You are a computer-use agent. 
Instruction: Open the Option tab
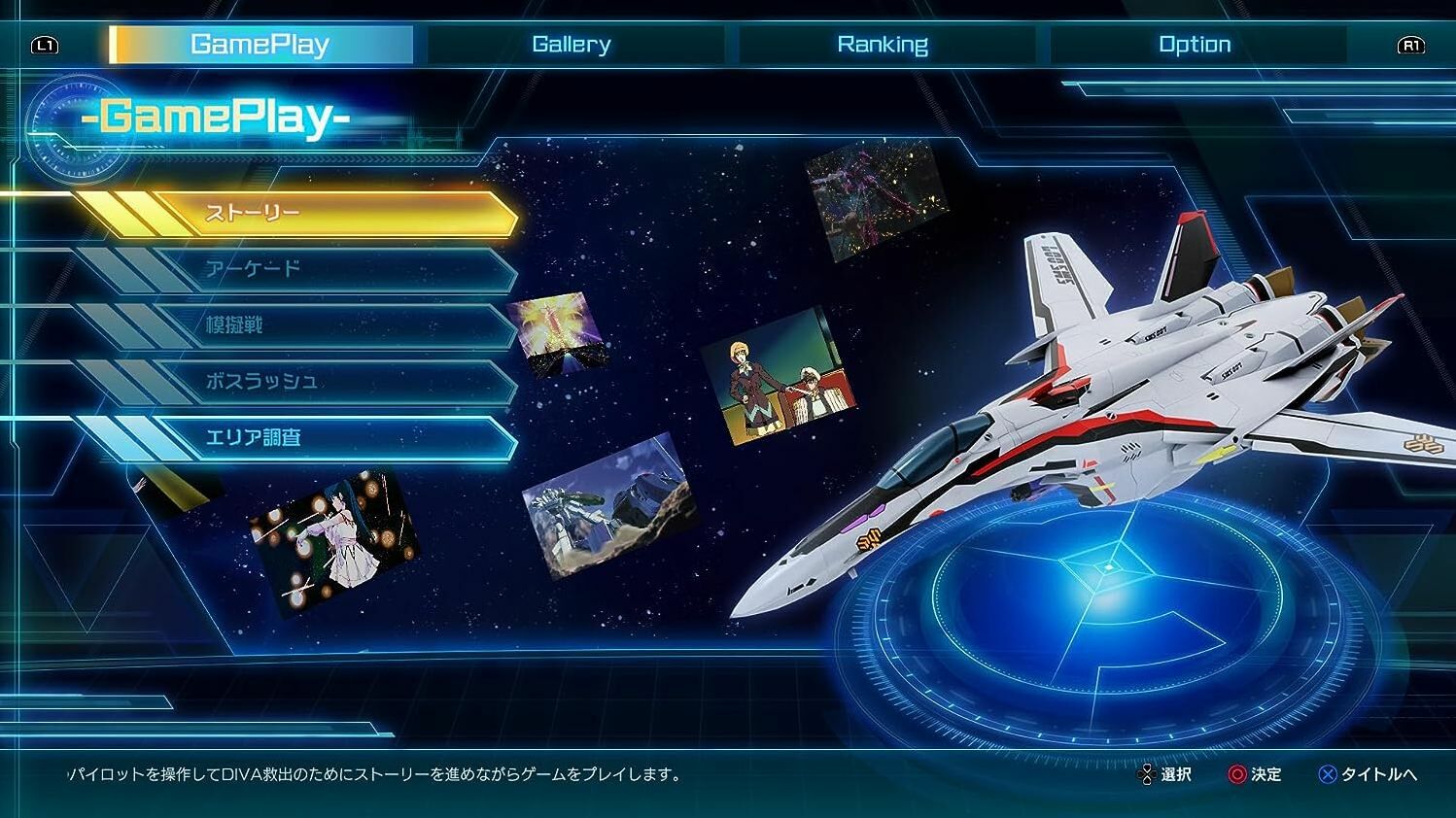click(x=1195, y=44)
